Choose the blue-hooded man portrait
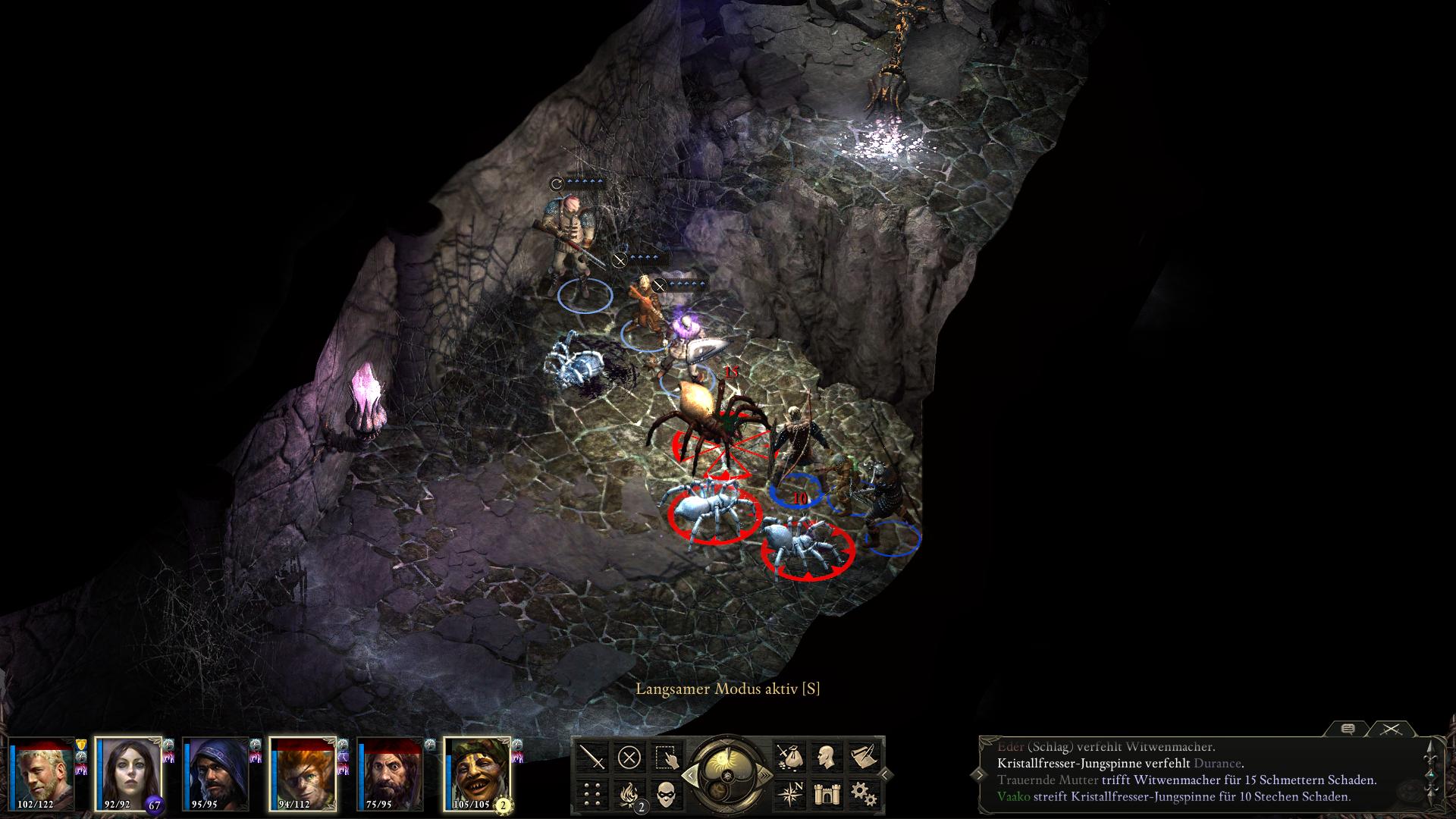1456x819 pixels. 215,772
